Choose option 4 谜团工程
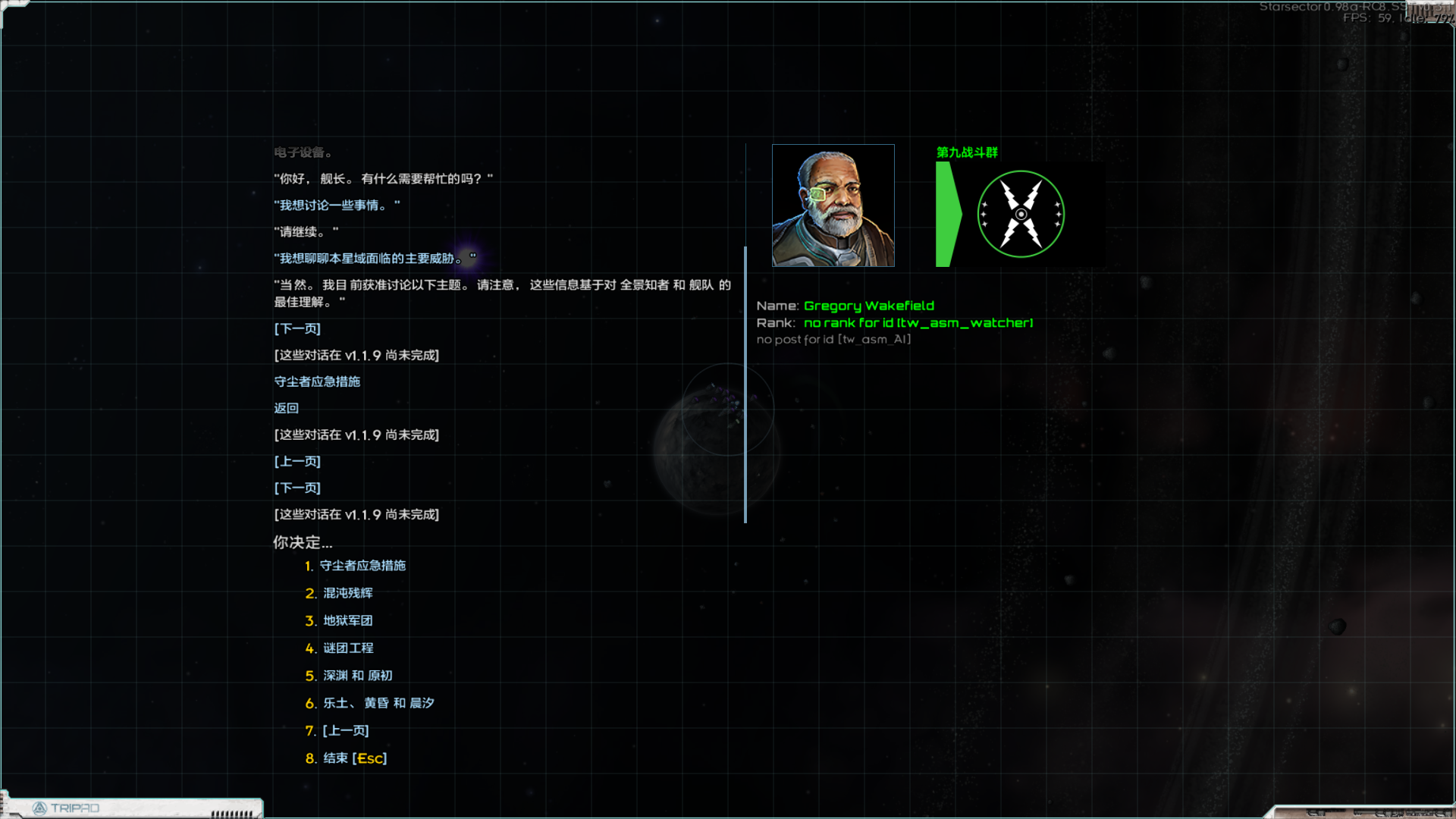The height and width of the screenshot is (819, 1456). coord(350,648)
